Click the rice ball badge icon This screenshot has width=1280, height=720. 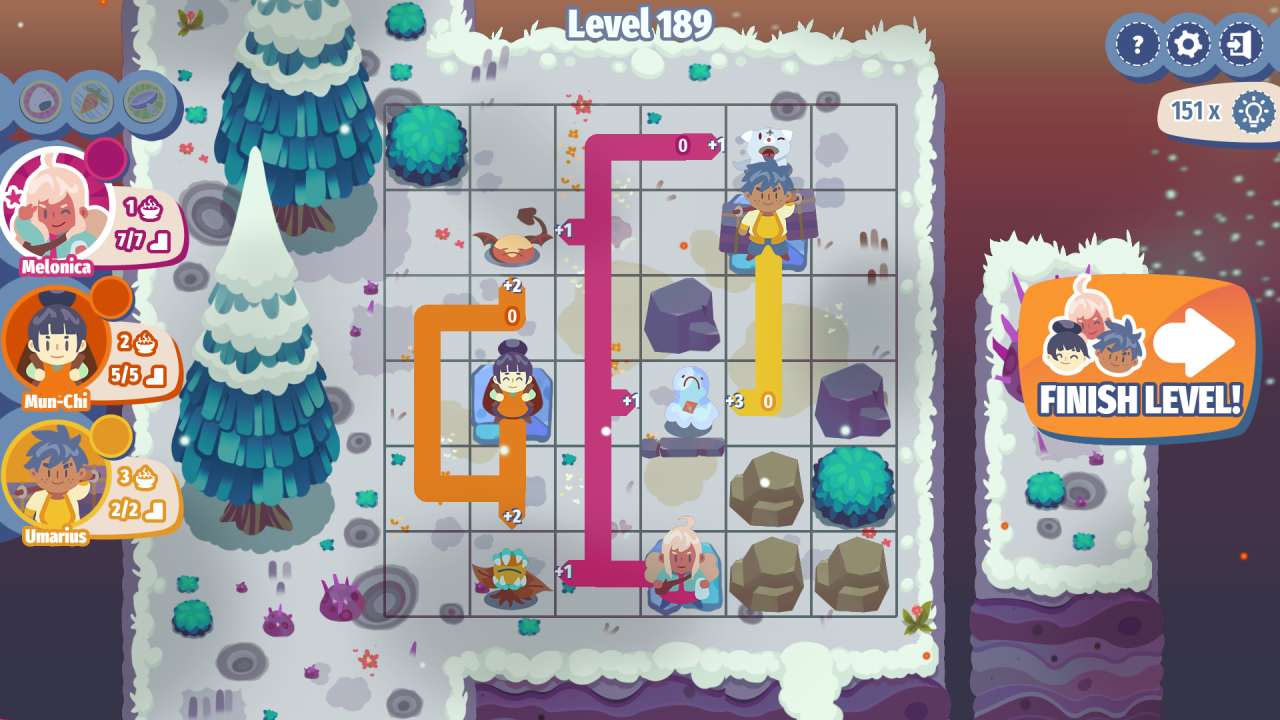click(x=41, y=101)
